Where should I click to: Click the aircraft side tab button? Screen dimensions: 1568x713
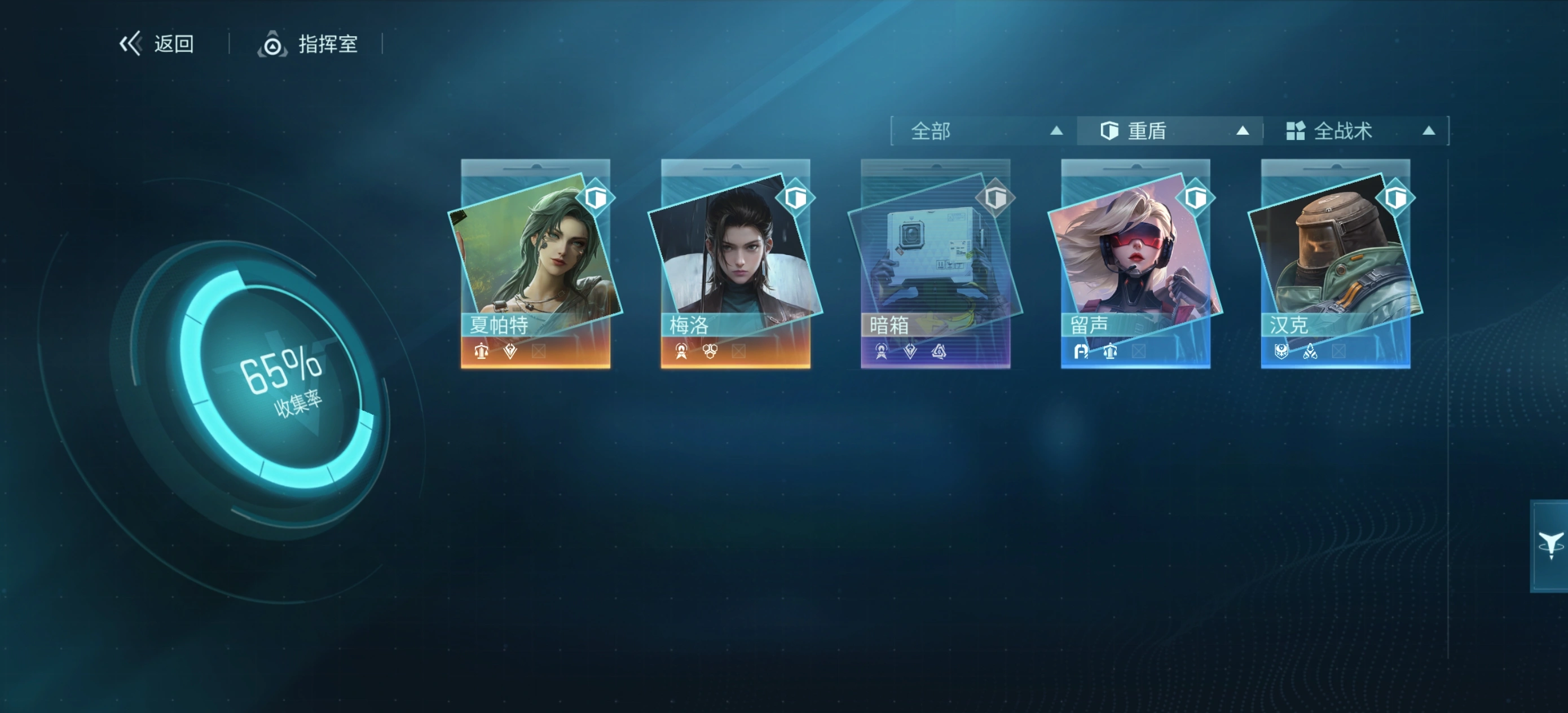pos(1550,545)
